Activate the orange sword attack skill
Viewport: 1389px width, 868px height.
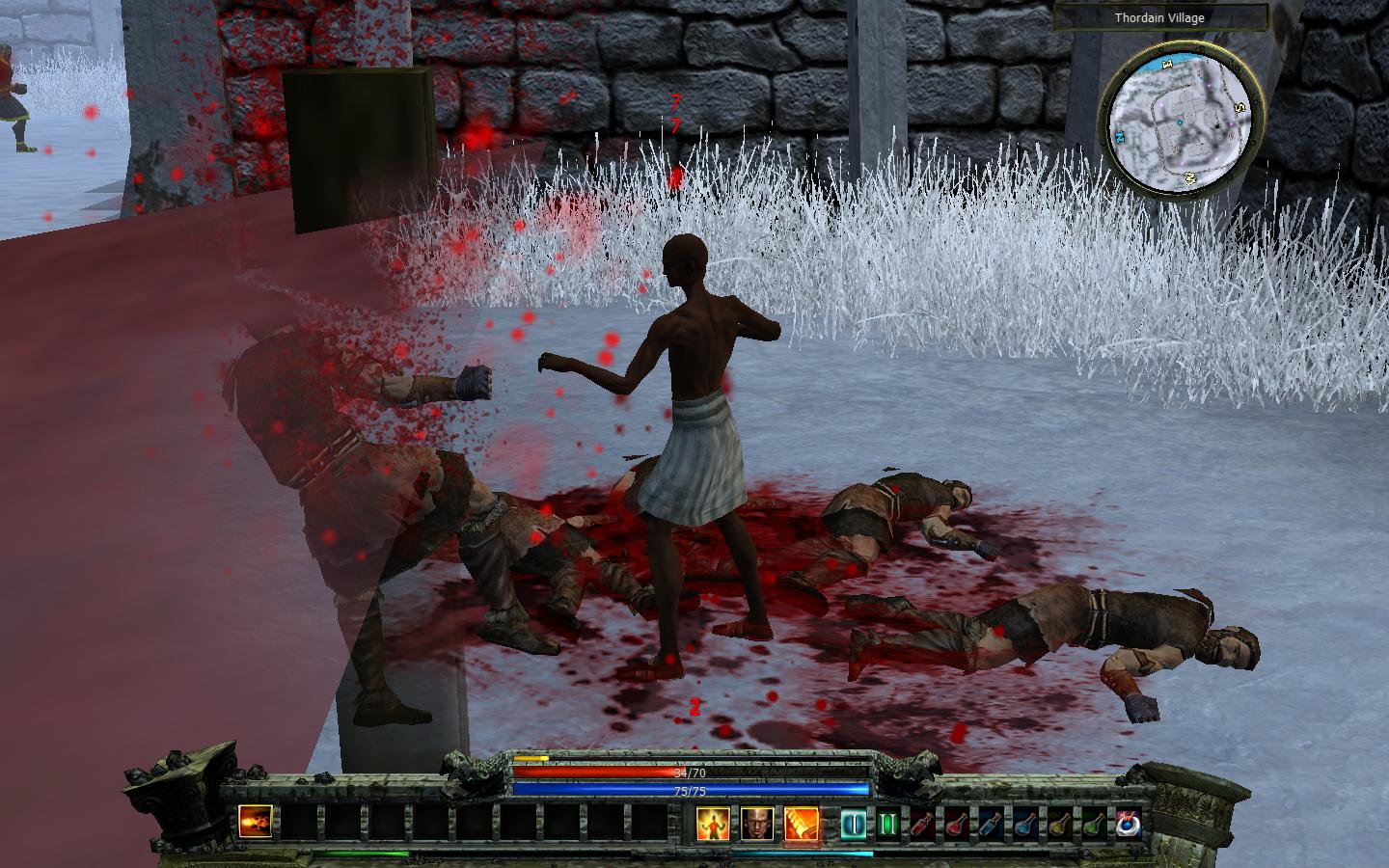[x=802, y=824]
